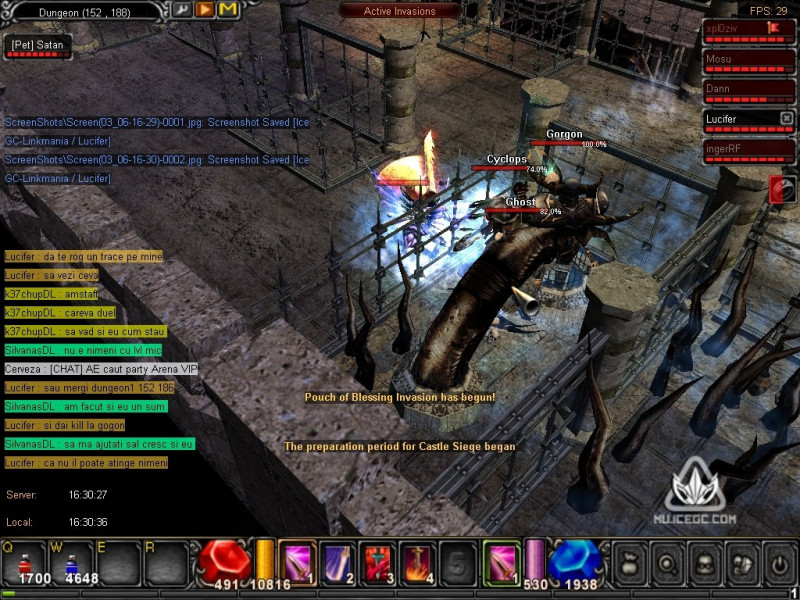Open the Active Invasions panel
This screenshot has width=800, height=600.
(400, 11)
